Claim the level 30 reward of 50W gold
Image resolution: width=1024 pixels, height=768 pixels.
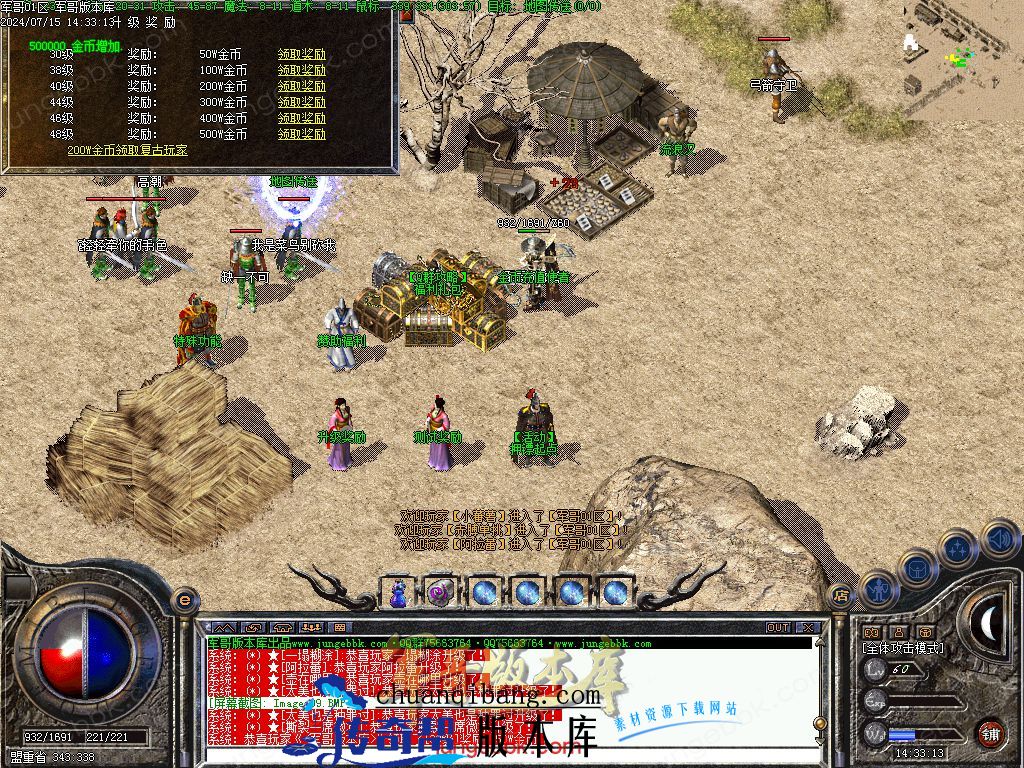[301, 54]
